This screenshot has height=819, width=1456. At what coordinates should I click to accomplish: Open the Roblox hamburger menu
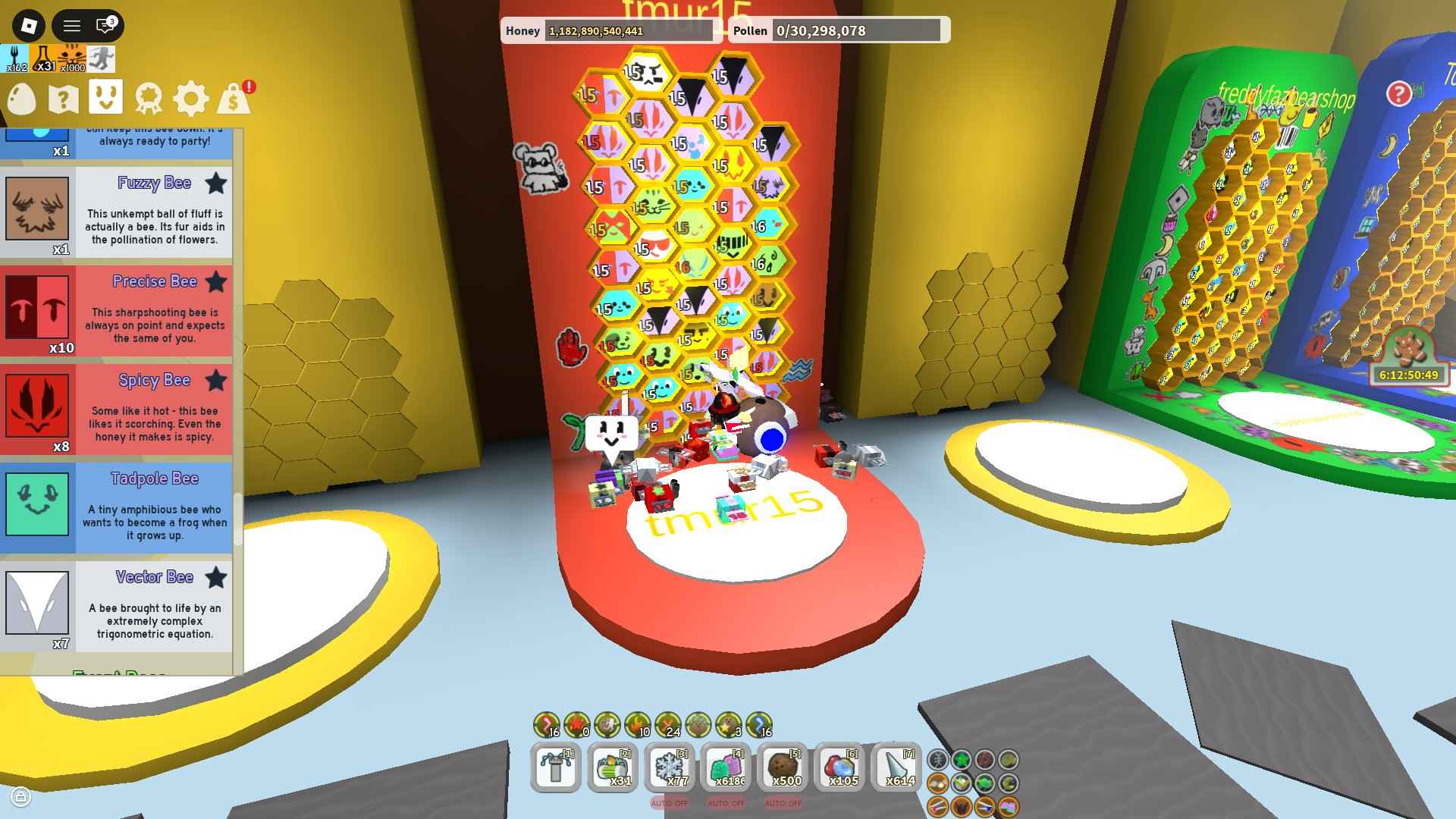[72, 27]
